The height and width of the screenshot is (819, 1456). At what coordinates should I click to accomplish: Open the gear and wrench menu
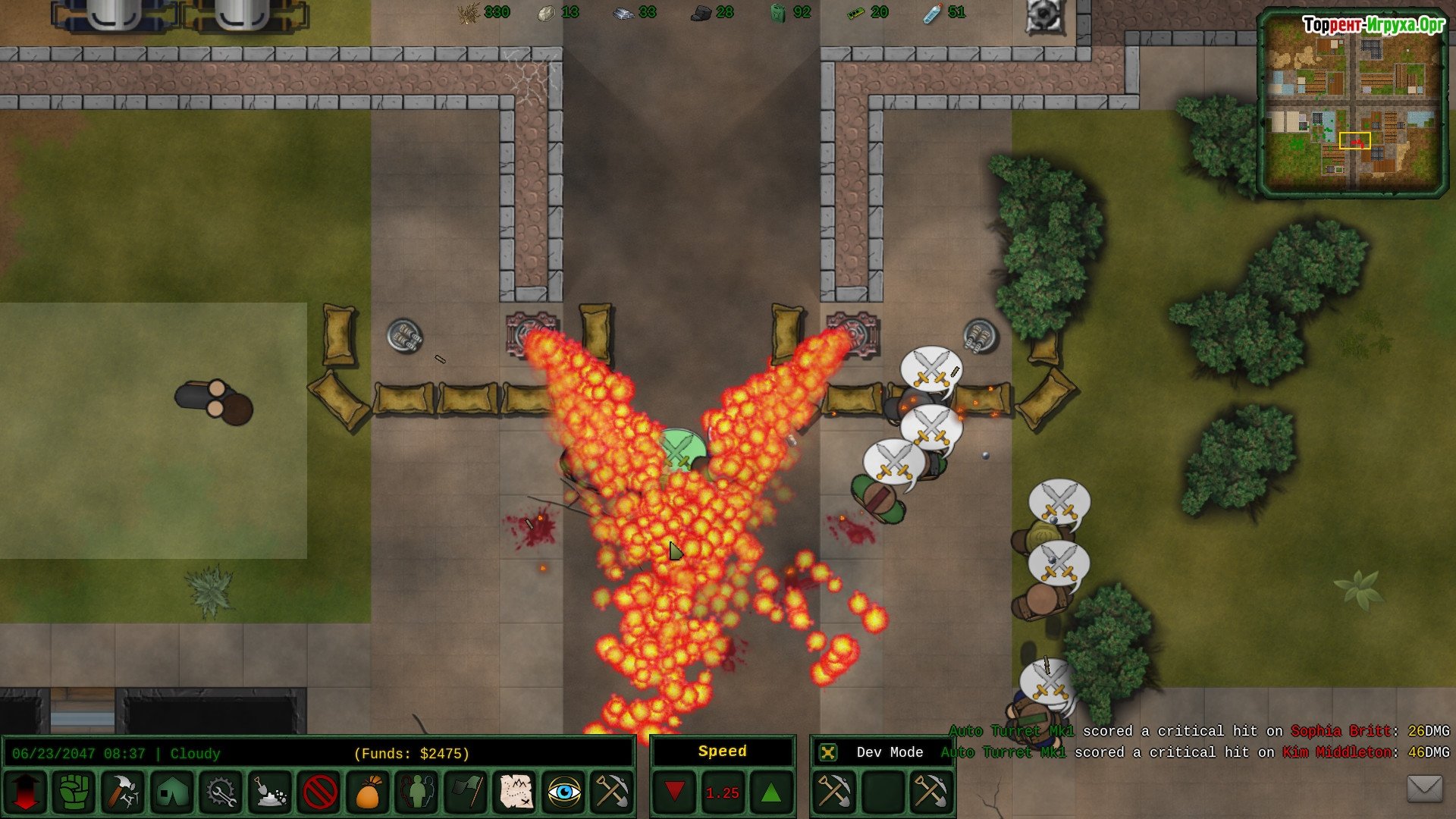pyautogui.click(x=221, y=792)
